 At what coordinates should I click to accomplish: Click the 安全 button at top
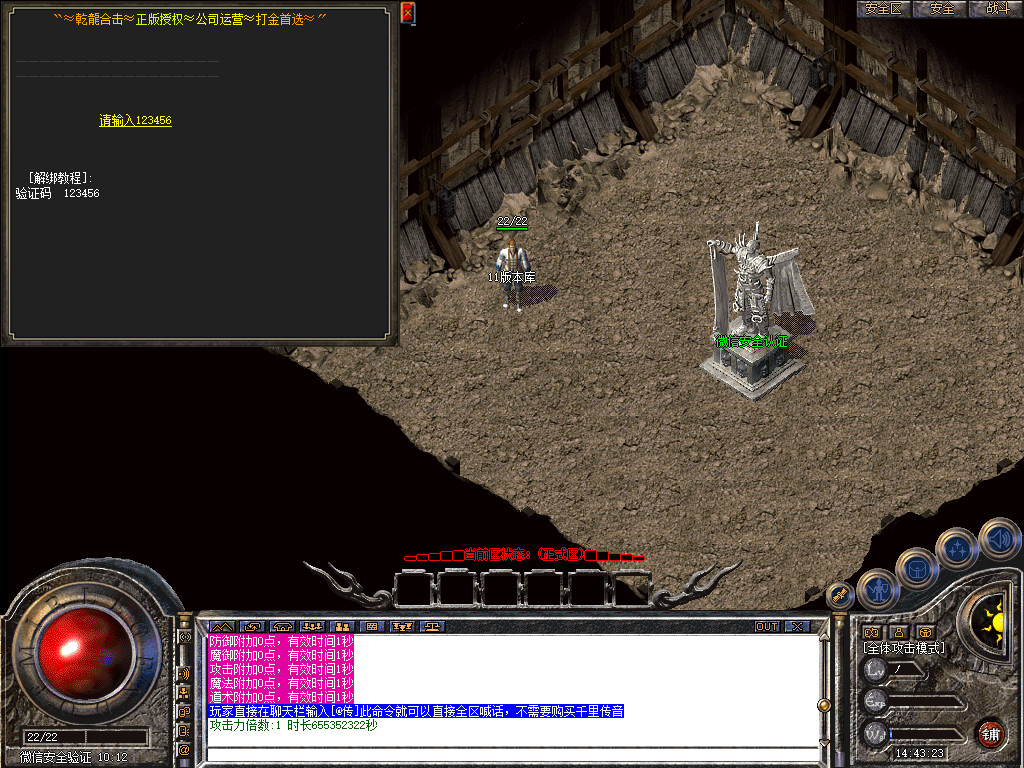942,9
